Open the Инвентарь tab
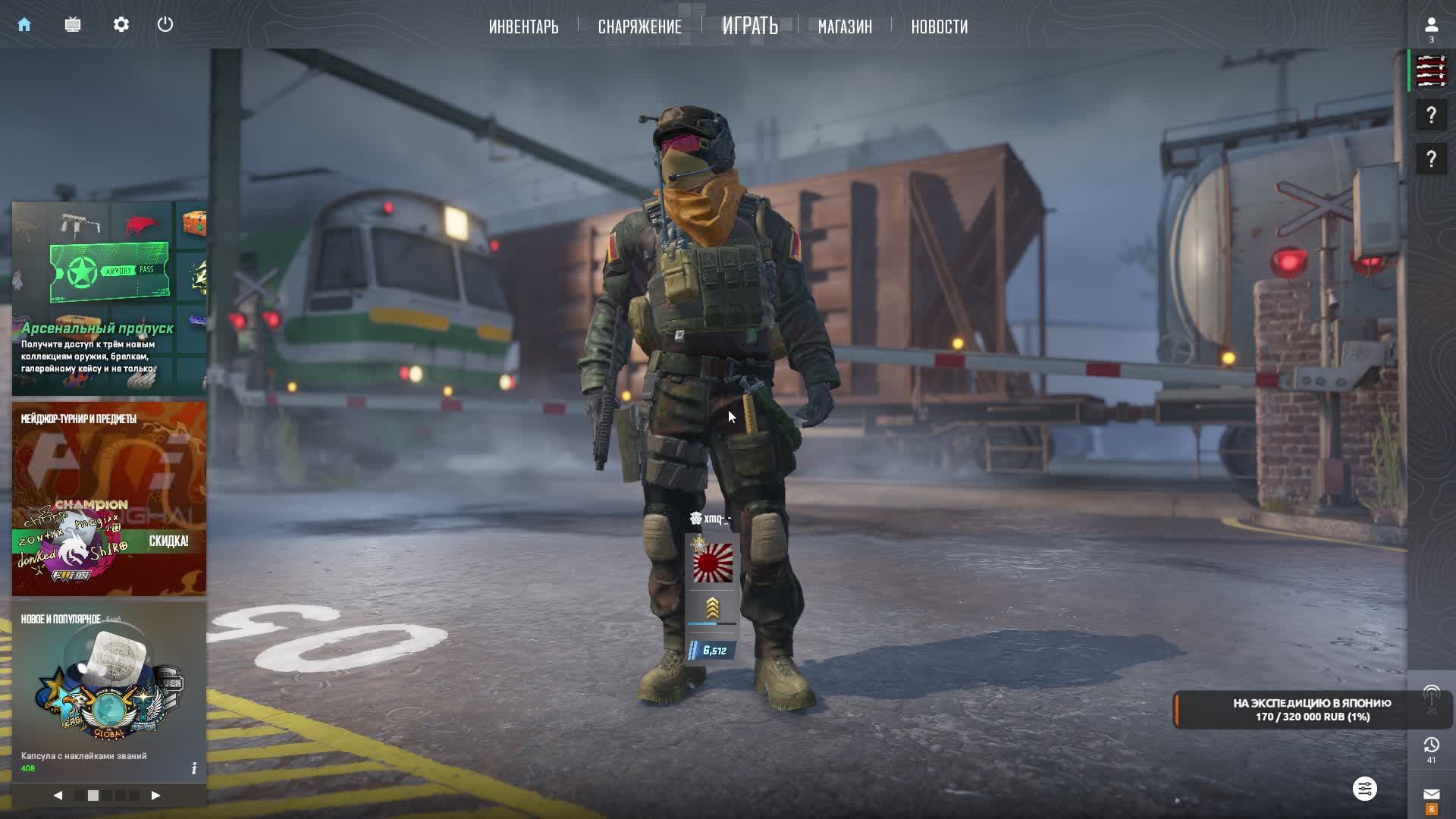This screenshot has height=819, width=1456. pos(523,27)
